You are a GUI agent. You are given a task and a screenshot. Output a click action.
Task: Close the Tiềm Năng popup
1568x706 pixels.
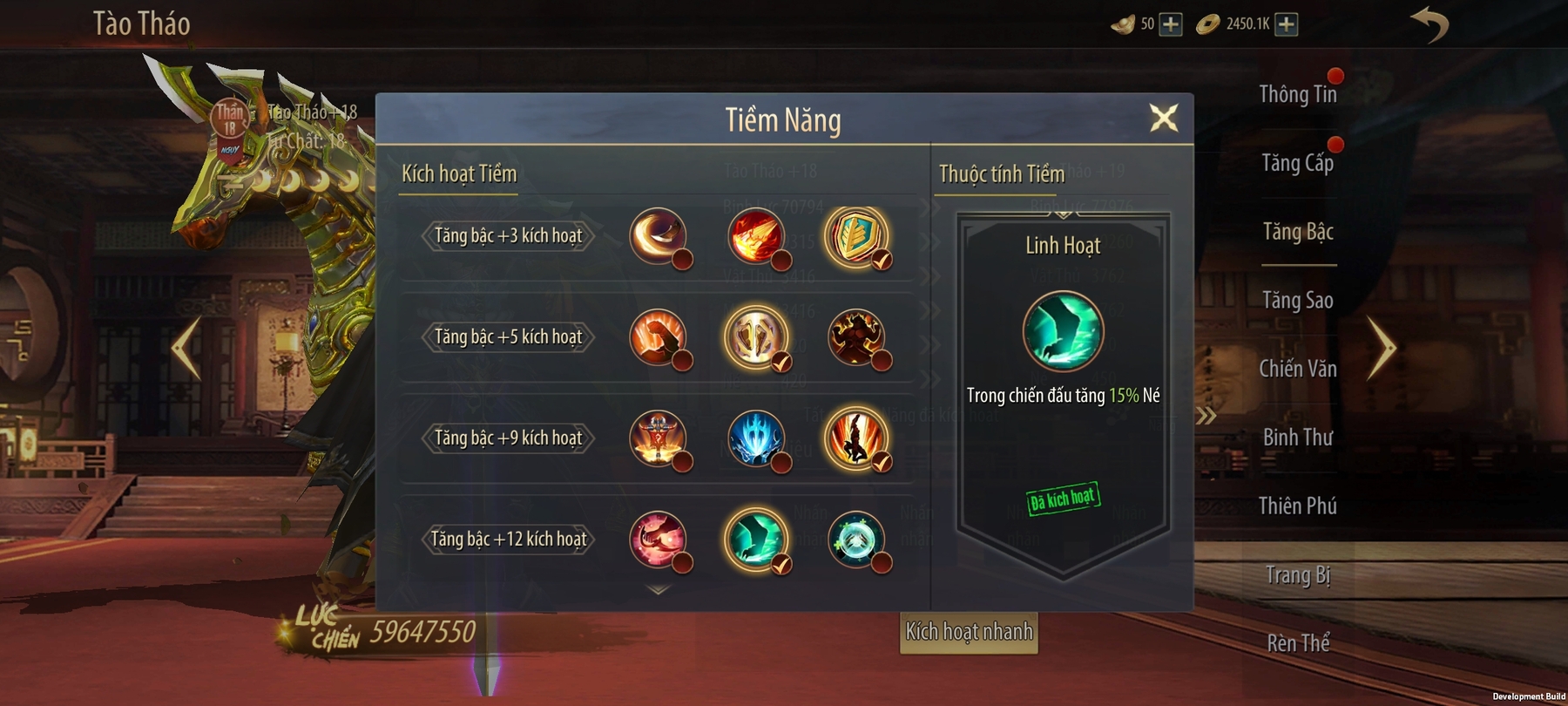pyautogui.click(x=1164, y=118)
